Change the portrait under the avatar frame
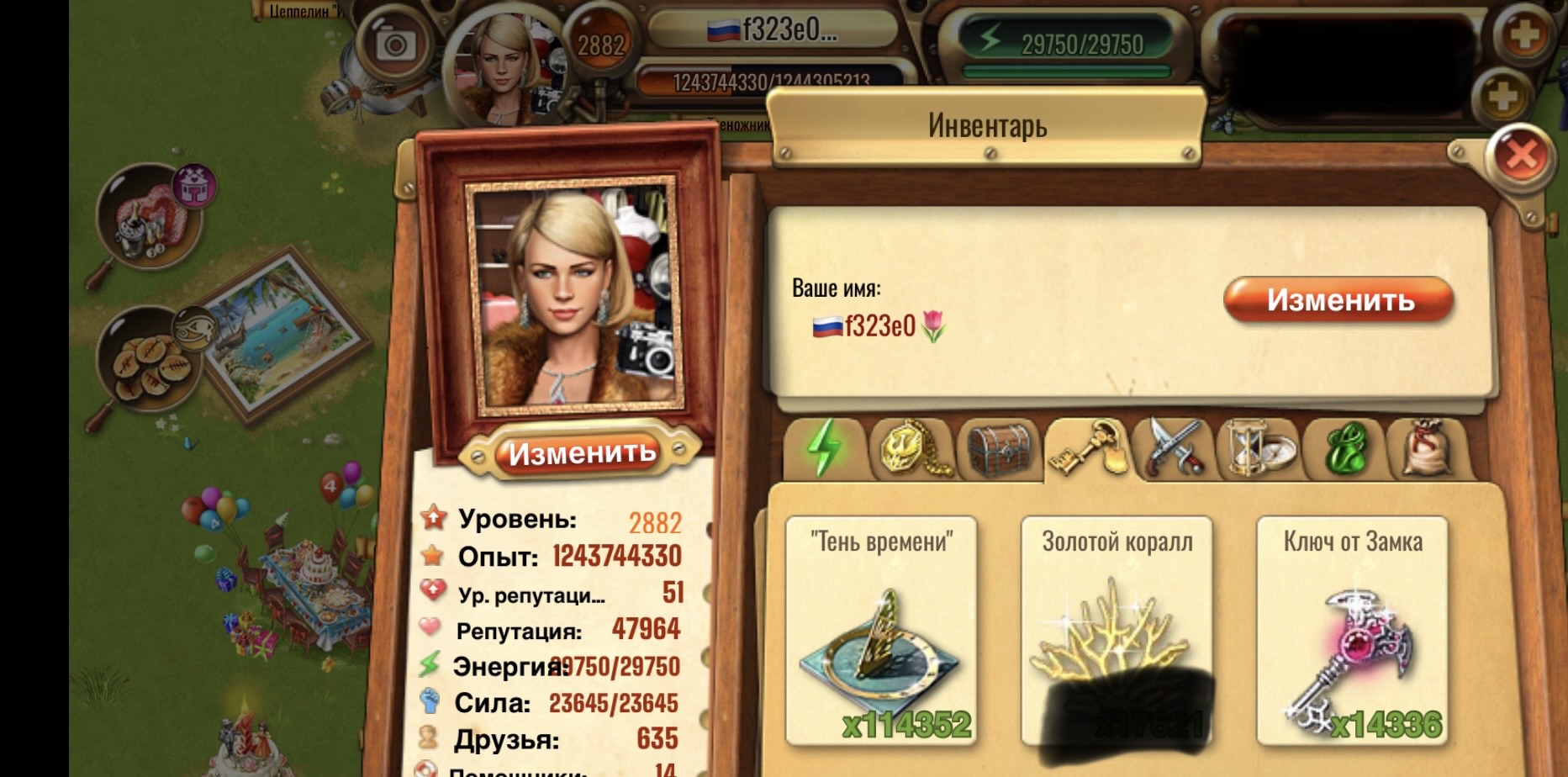1568x777 pixels. click(581, 453)
